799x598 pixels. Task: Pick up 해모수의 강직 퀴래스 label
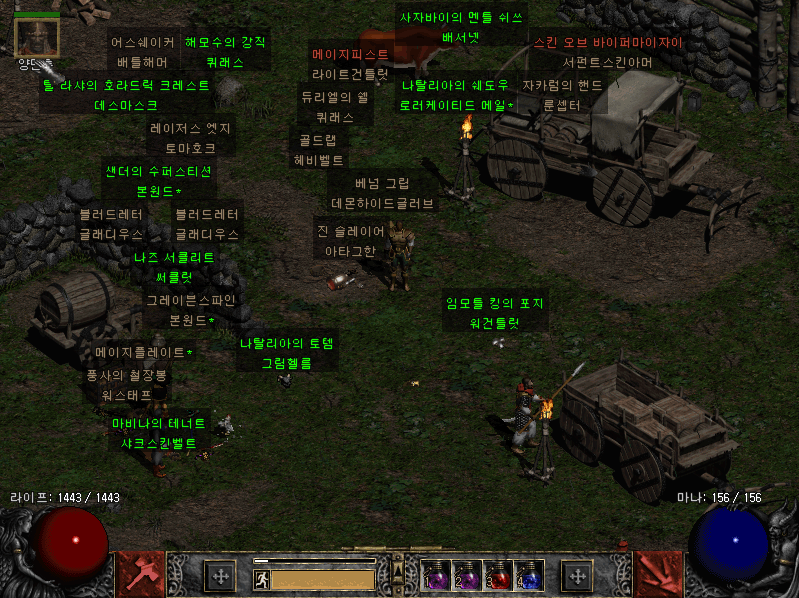tap(225, 52)
